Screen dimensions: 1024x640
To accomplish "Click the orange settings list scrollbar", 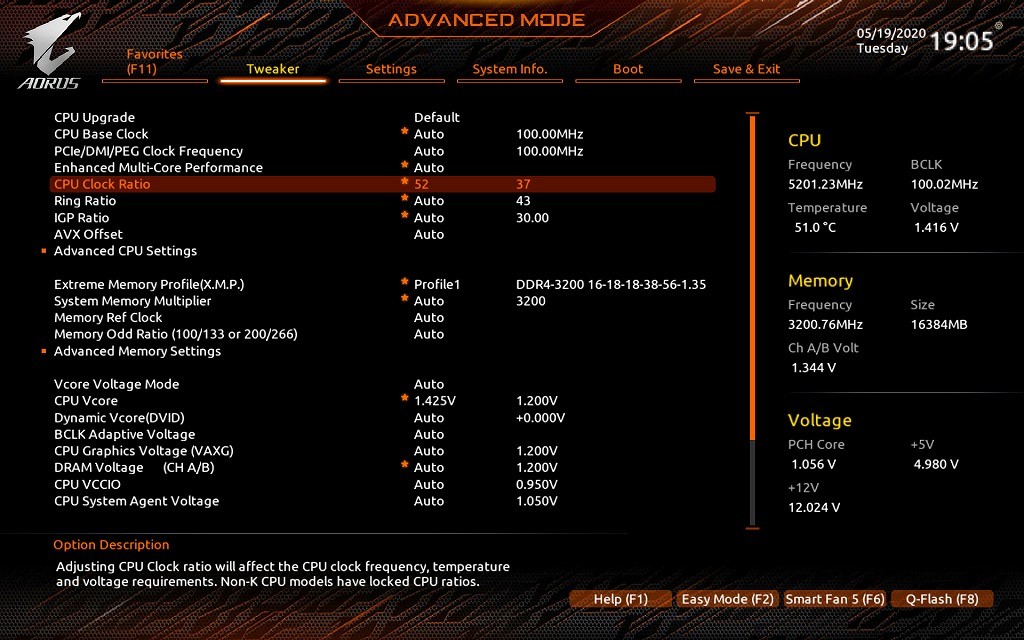I will pyautogui.click(x=752, y=280).
